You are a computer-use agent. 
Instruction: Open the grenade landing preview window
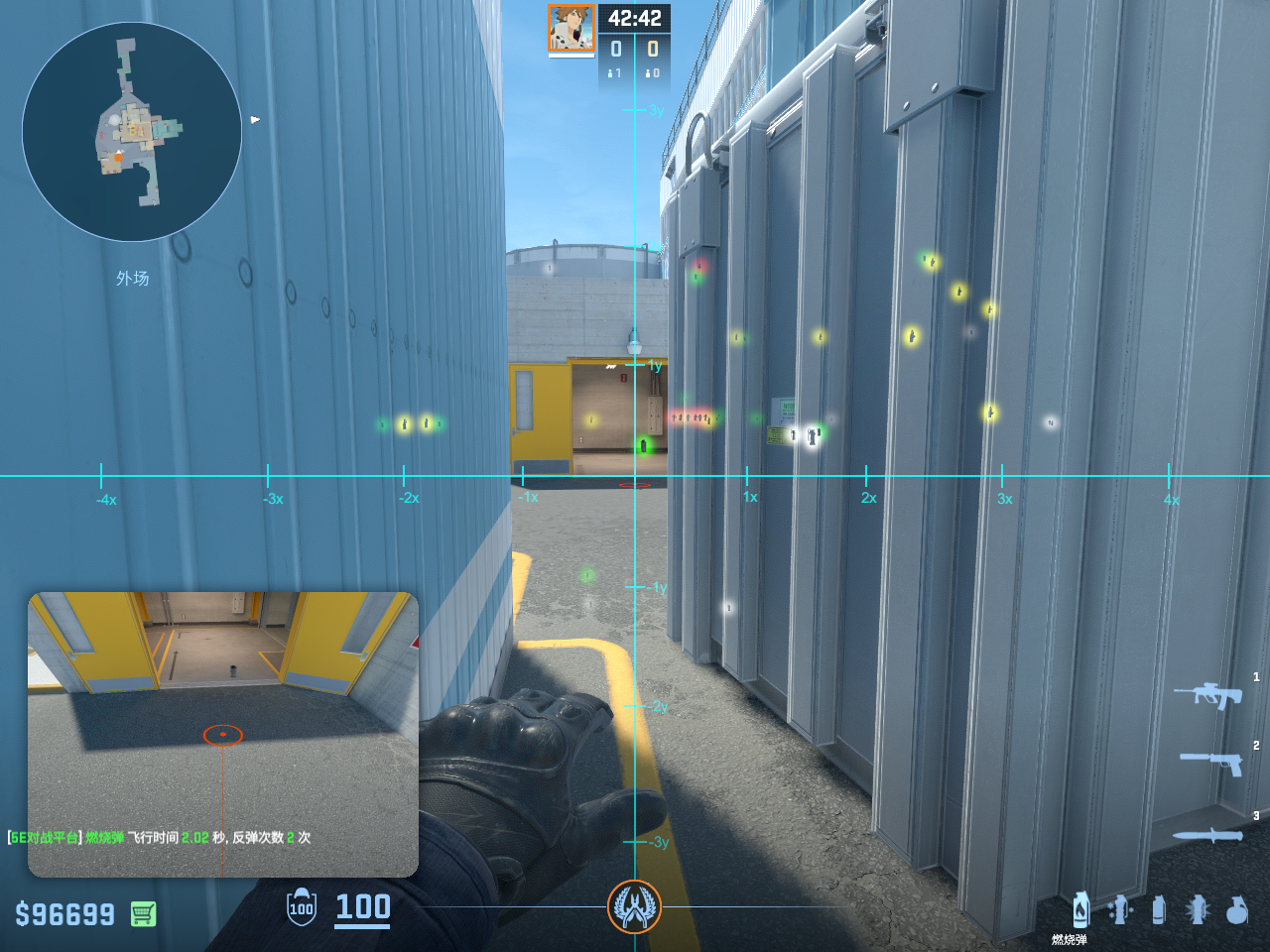223,734
